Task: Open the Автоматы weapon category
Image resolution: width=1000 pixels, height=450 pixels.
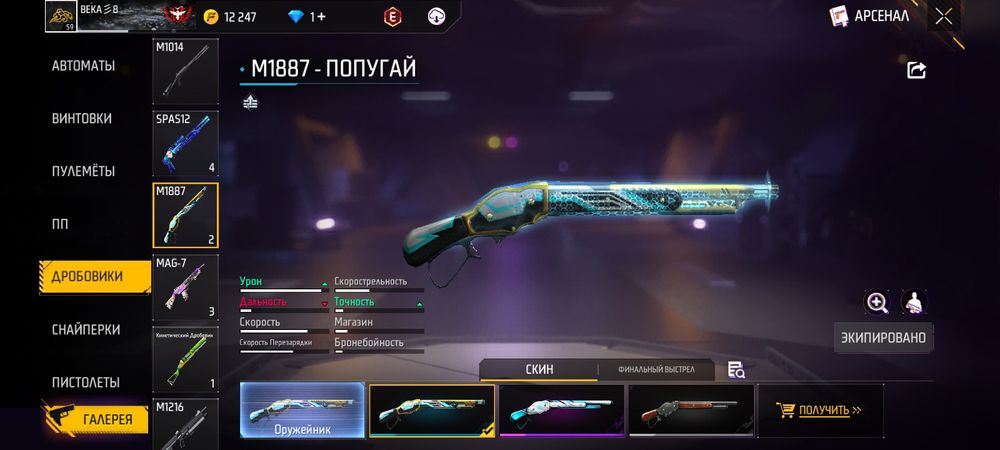Action: [x=83, y=66]
